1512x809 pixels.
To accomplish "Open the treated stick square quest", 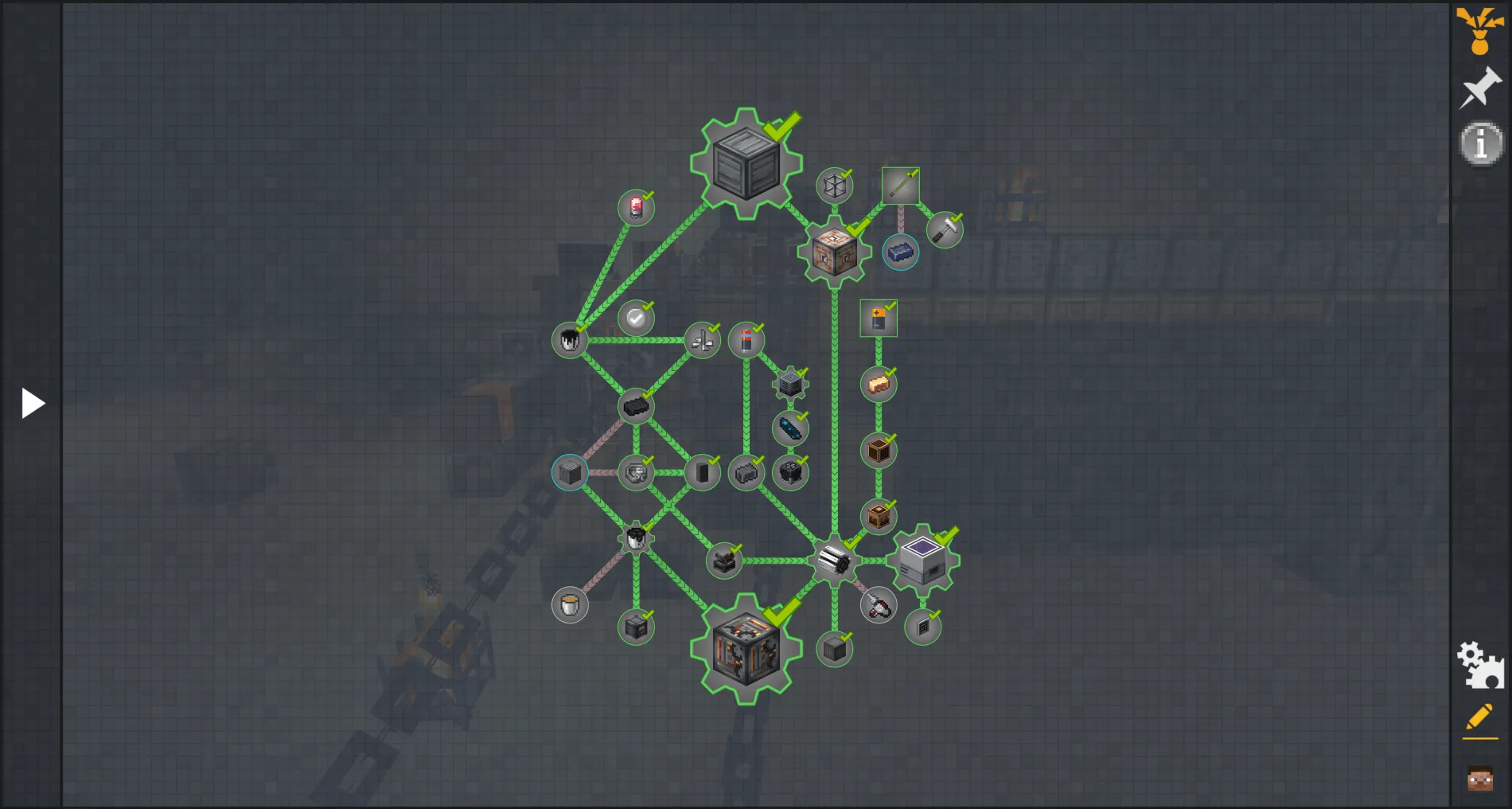I will 900,185.
